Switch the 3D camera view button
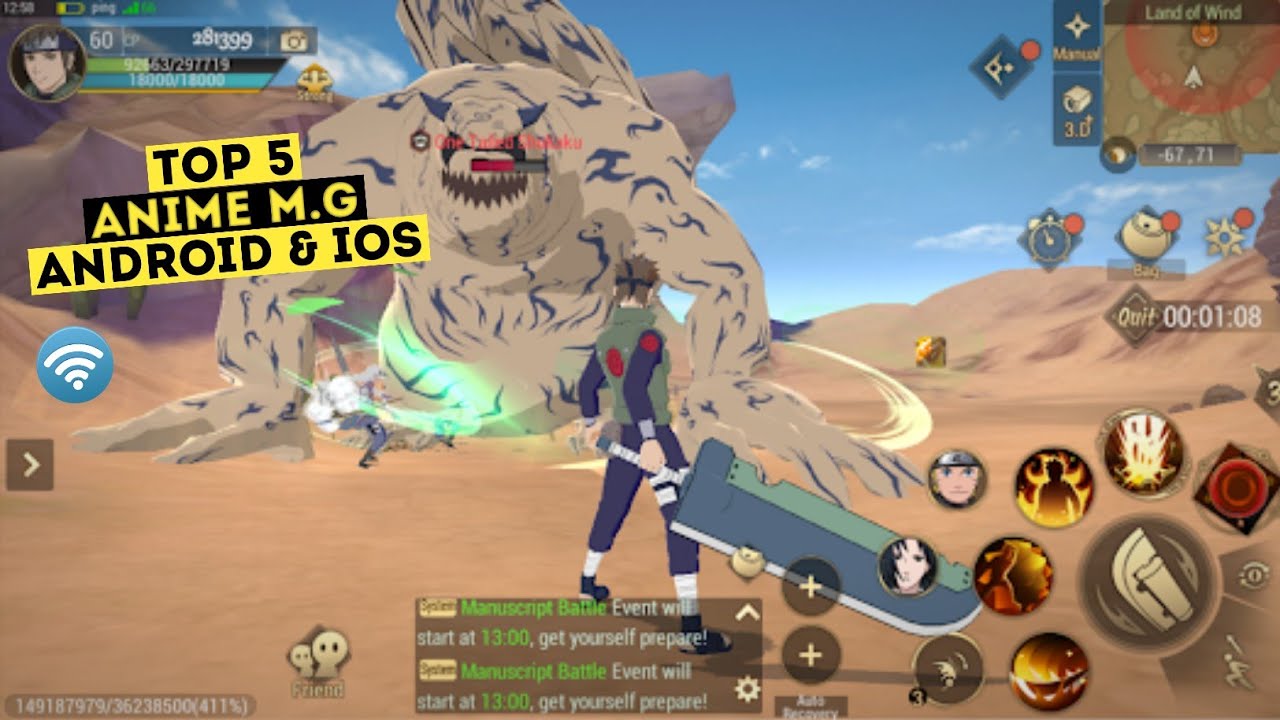Screen dimensions: 1280x720 [x=1077, y=108]
